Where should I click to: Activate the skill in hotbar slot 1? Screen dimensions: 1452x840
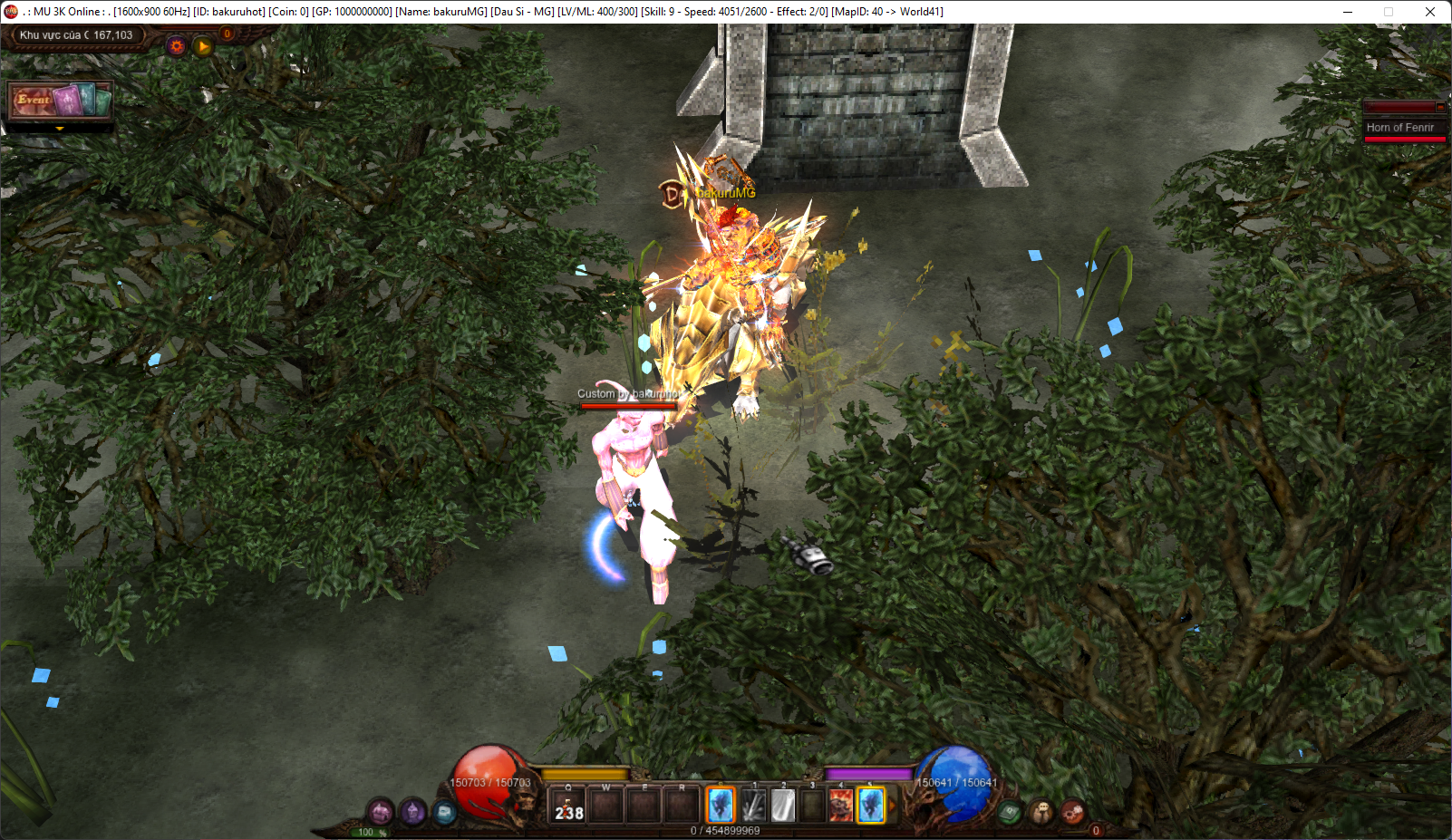click(753, 806)
